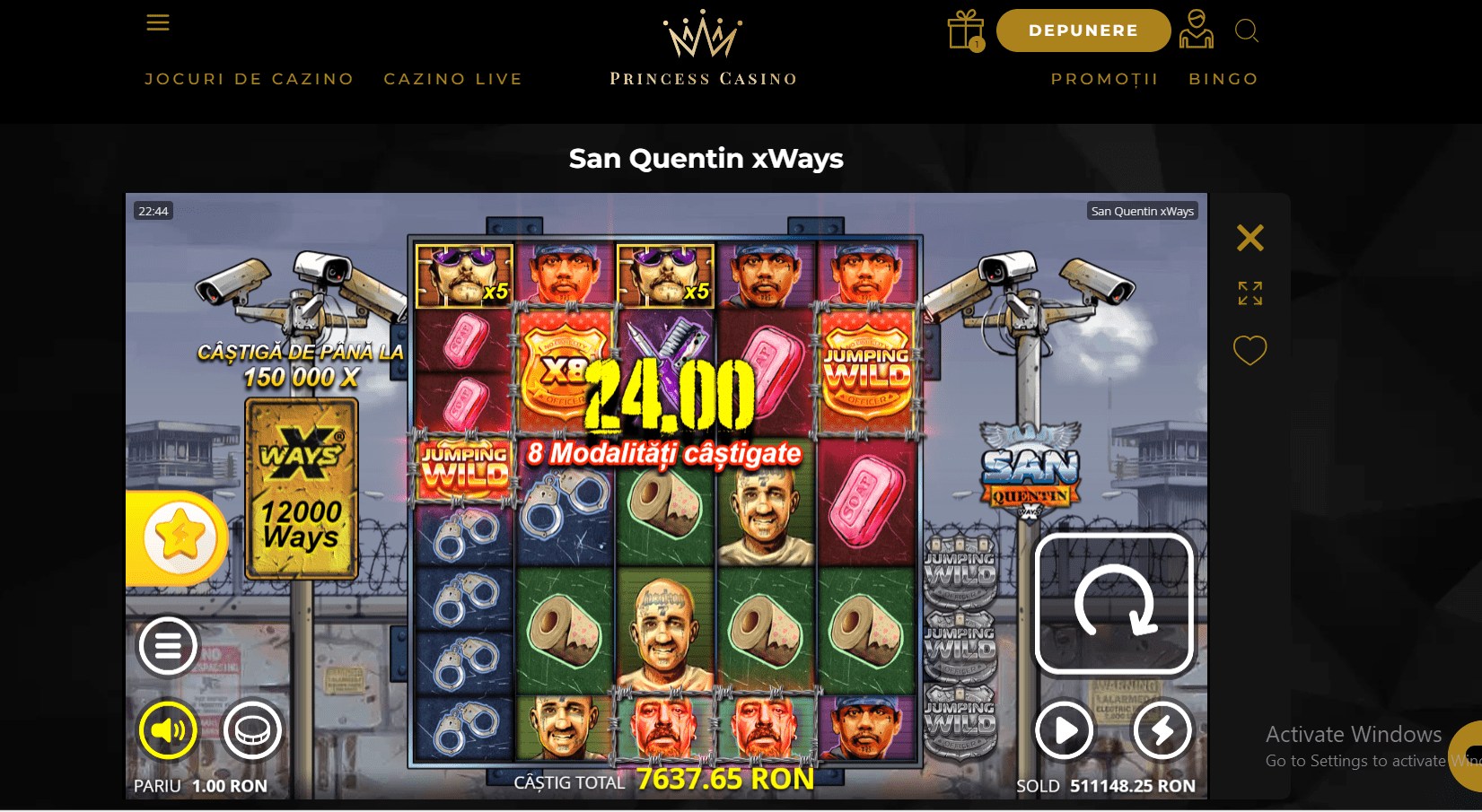Open the coin bet selection button
The width and height of the screenshot is (1482, 812).
252,730
